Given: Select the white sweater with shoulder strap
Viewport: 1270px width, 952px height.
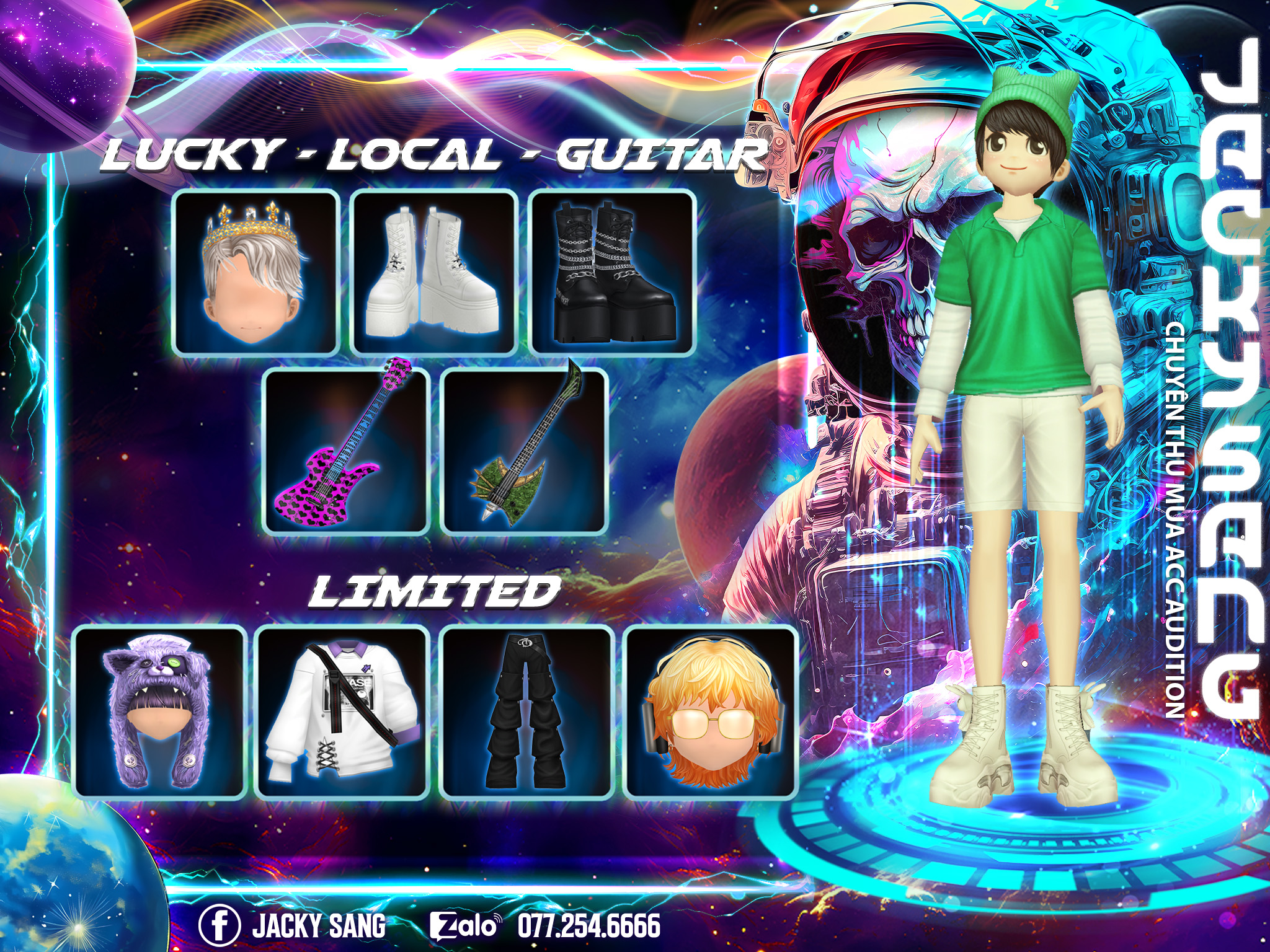Looking at the screenshot, I should point(342,711).
